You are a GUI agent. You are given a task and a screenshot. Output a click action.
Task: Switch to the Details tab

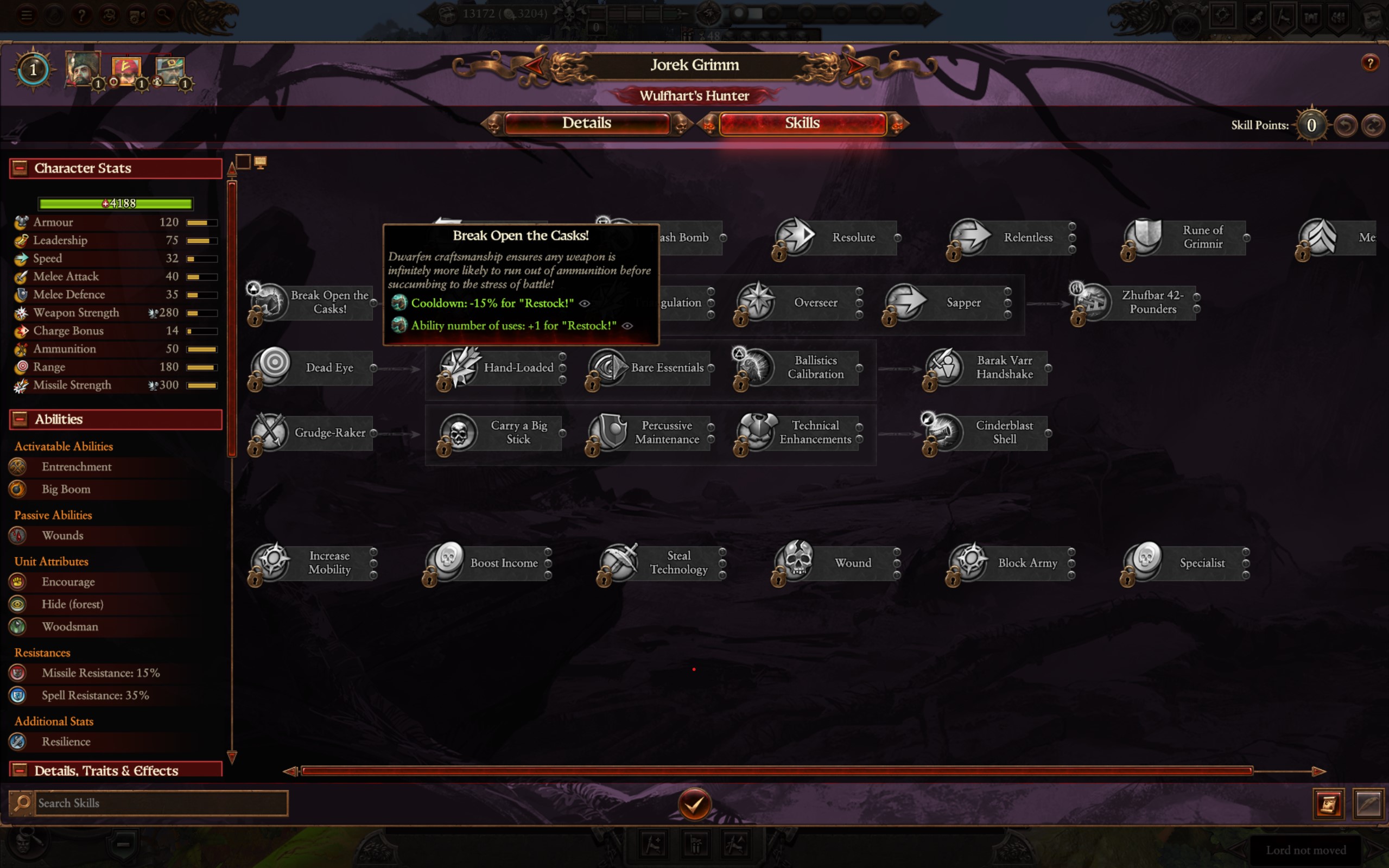click(587, 123)
